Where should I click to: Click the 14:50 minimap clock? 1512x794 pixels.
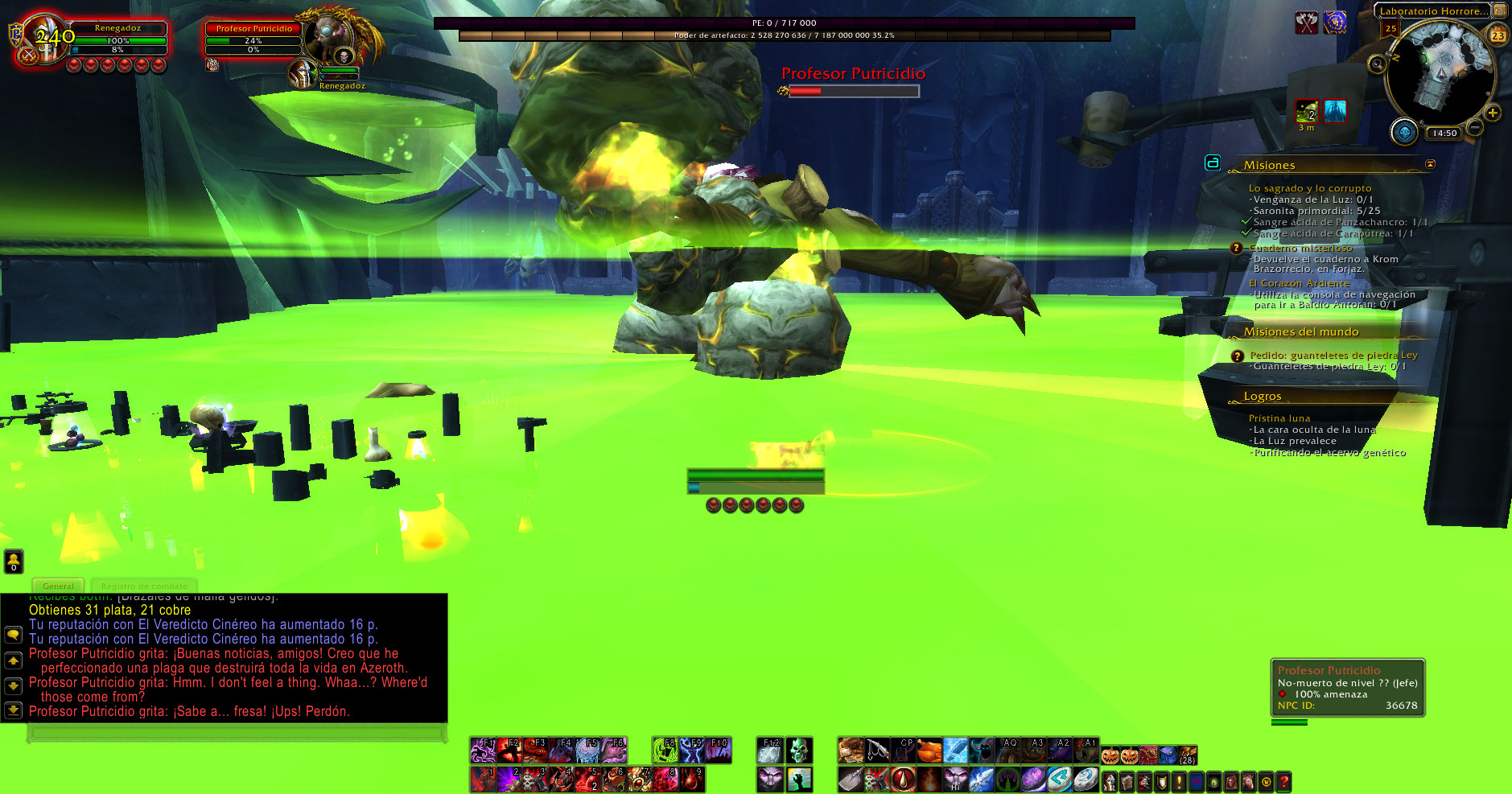(1444, 134)
